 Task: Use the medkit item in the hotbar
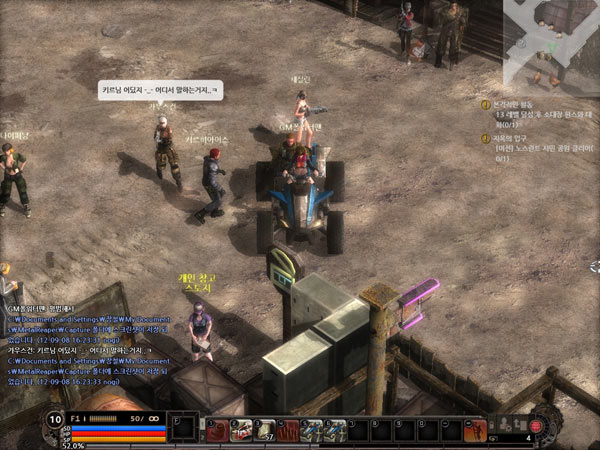pyautogui.click(x=241, y=430)
